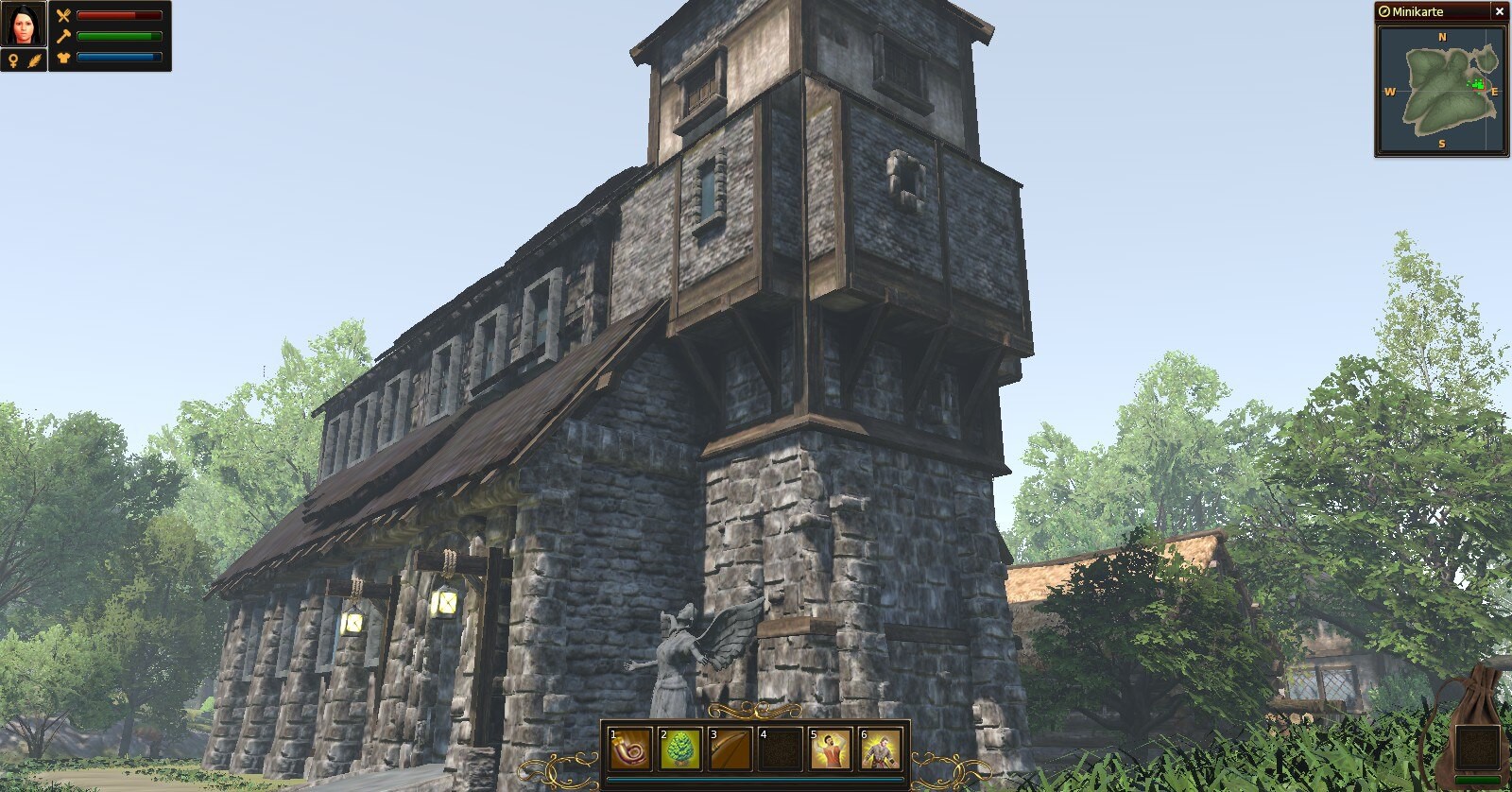Select the wheat ear icon under portrait

[x=34, y=60]
